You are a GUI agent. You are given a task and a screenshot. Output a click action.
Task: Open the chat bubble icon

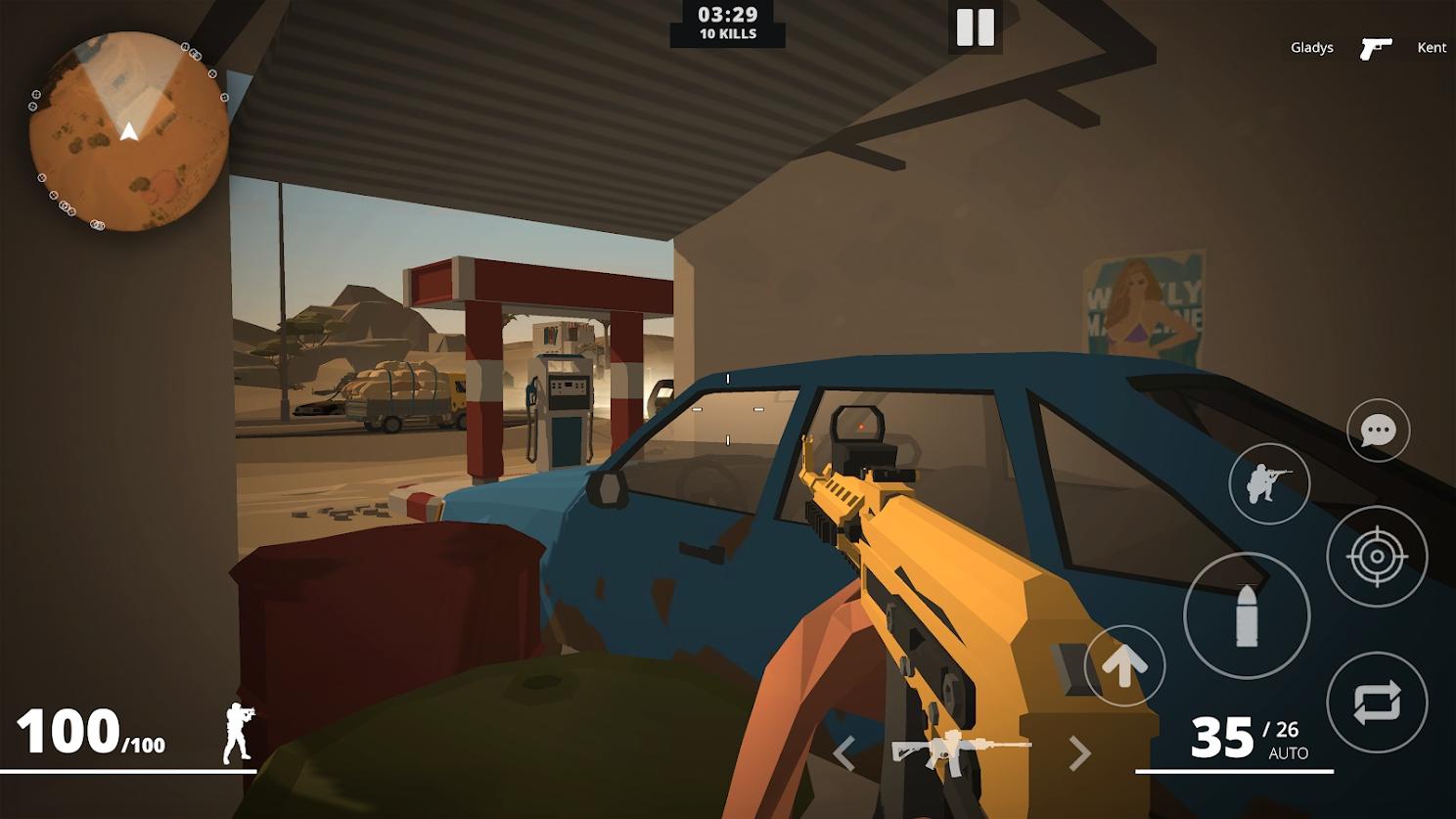point(1379,431)
